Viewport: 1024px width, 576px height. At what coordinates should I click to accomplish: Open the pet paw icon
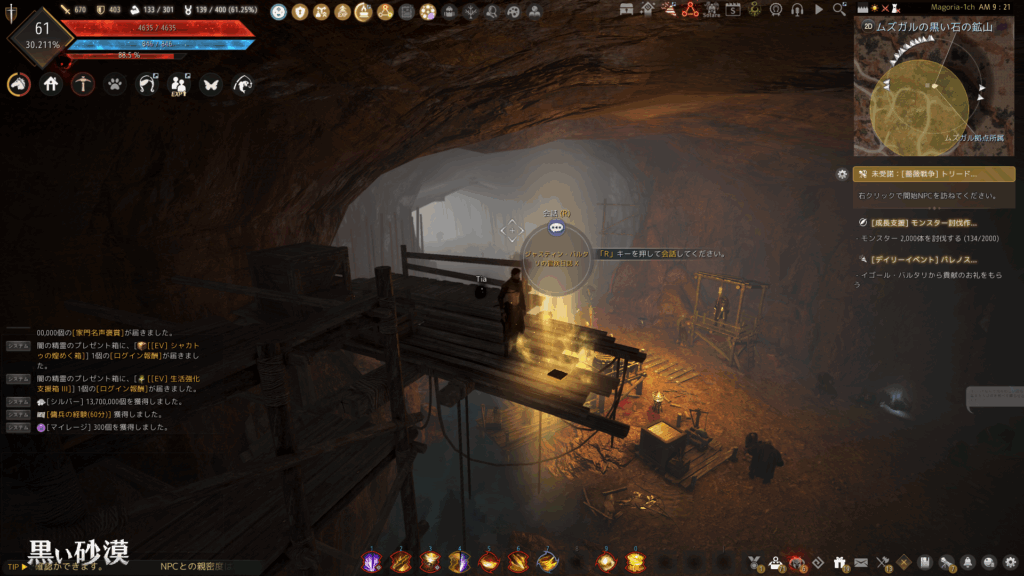click(x=116, y=85)
